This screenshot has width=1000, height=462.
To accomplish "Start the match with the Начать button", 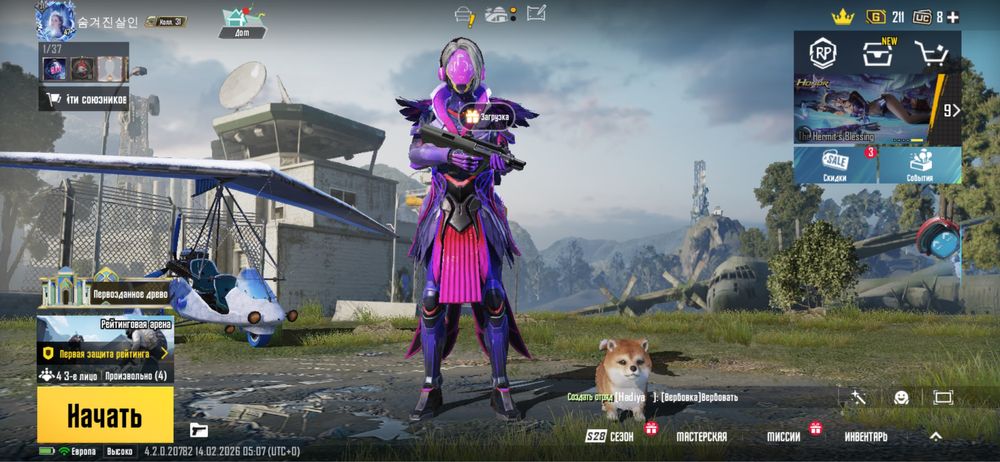I will point(104,415).
